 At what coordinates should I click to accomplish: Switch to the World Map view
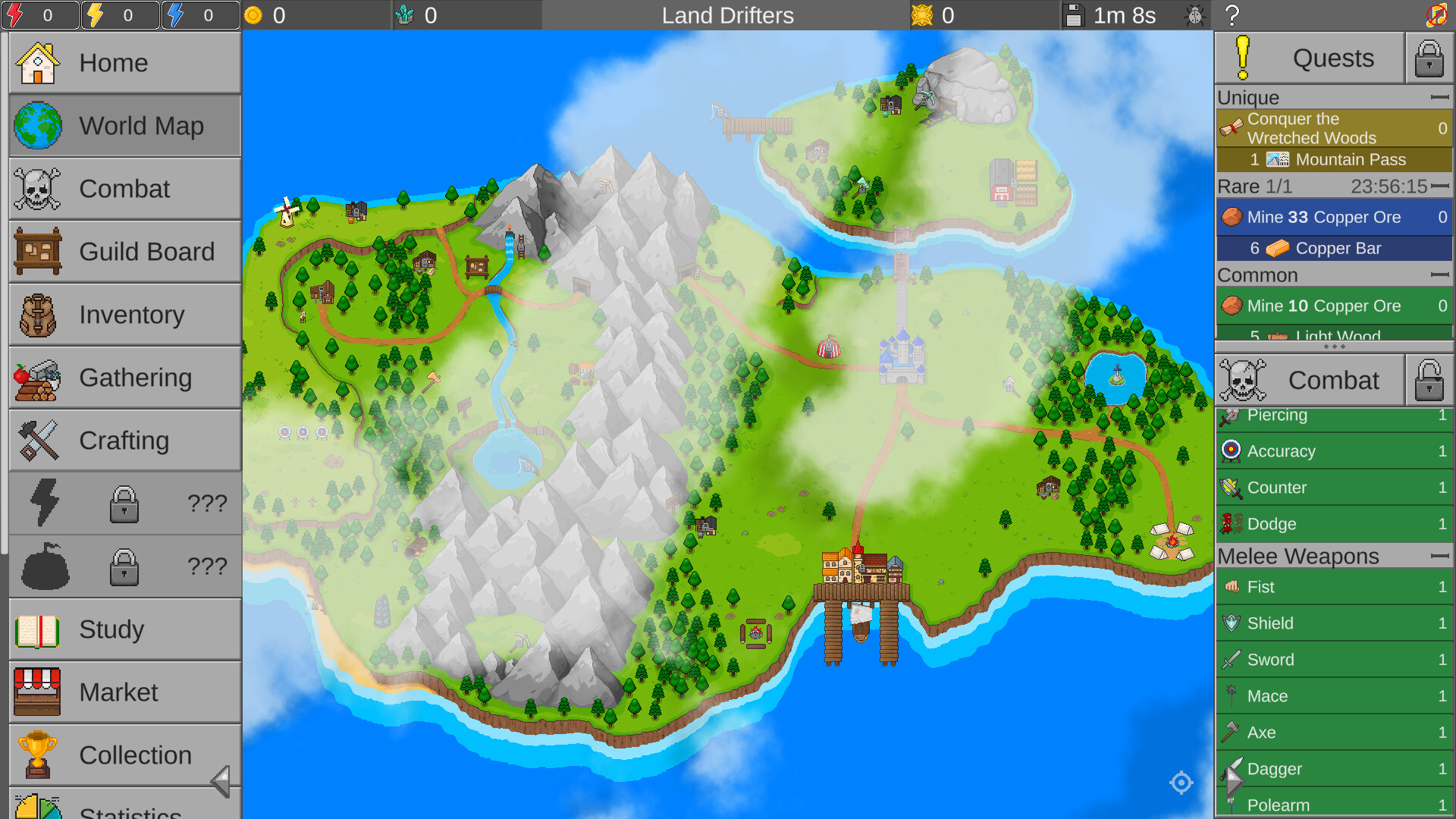tap(124, 126)
